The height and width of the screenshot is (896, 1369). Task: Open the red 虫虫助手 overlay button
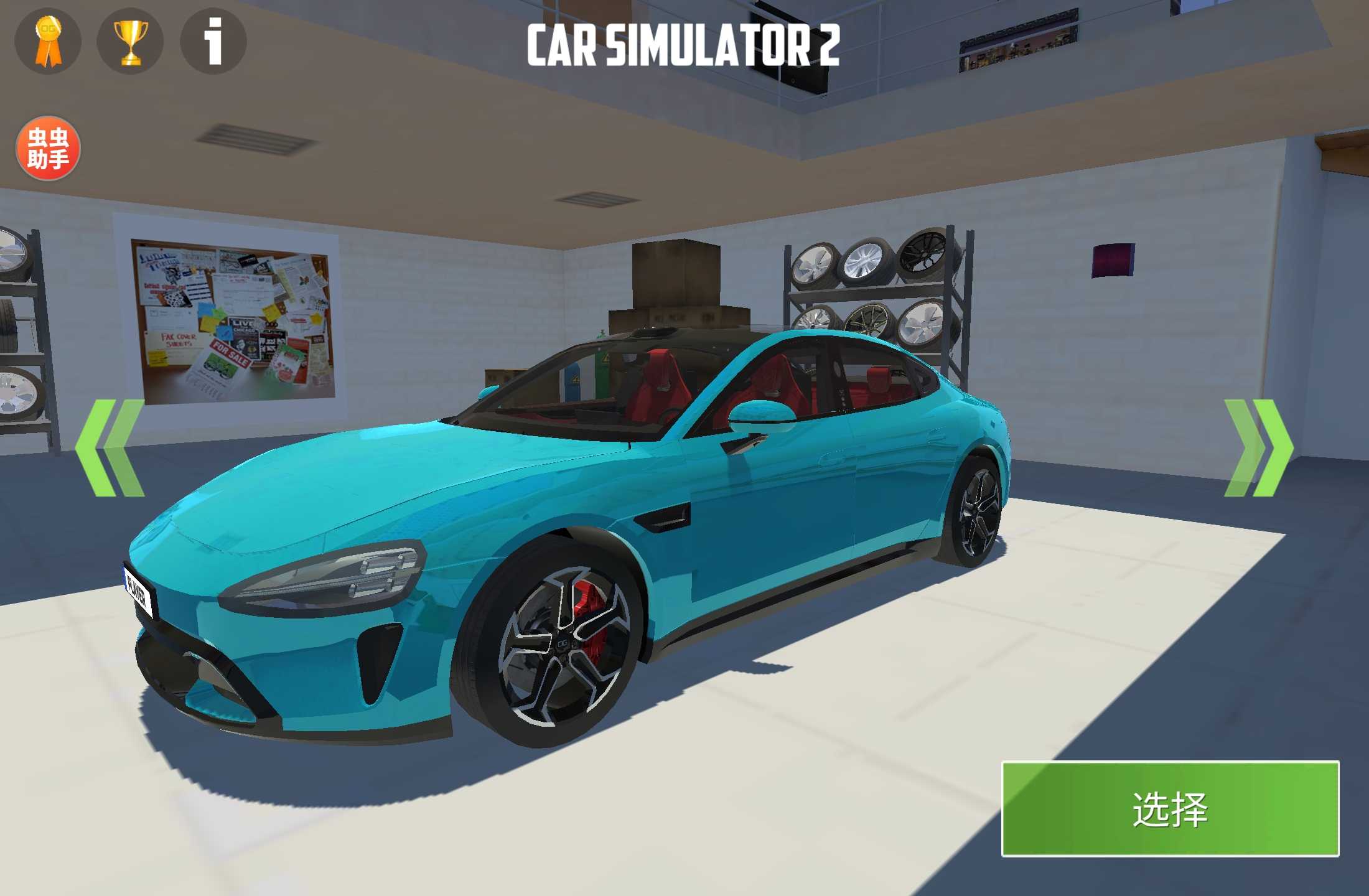[48, 148]
